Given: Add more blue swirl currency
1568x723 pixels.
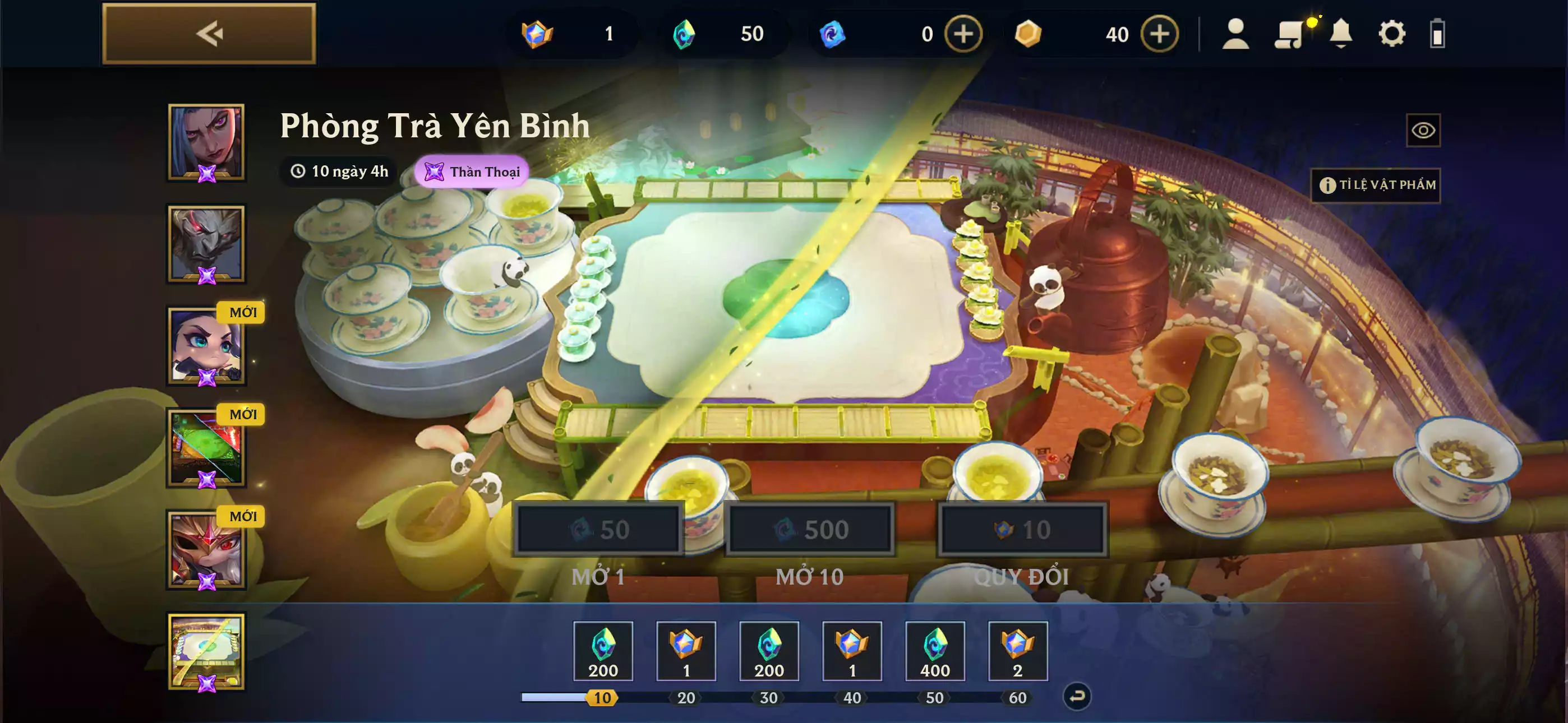Looking at the screenshot, I should [x=963, y=34].
